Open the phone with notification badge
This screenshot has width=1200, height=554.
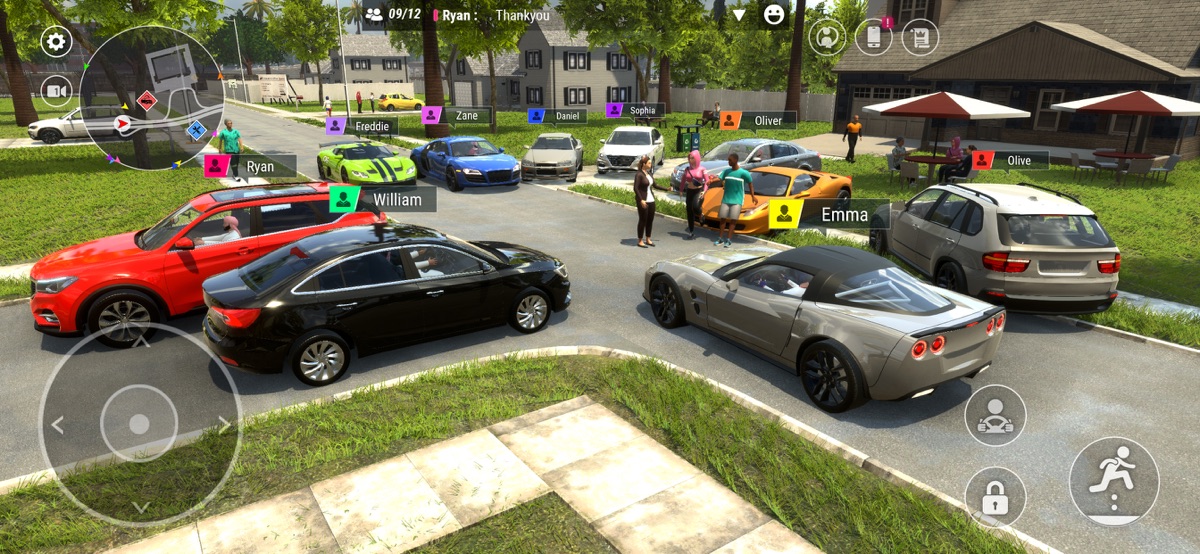873,37
